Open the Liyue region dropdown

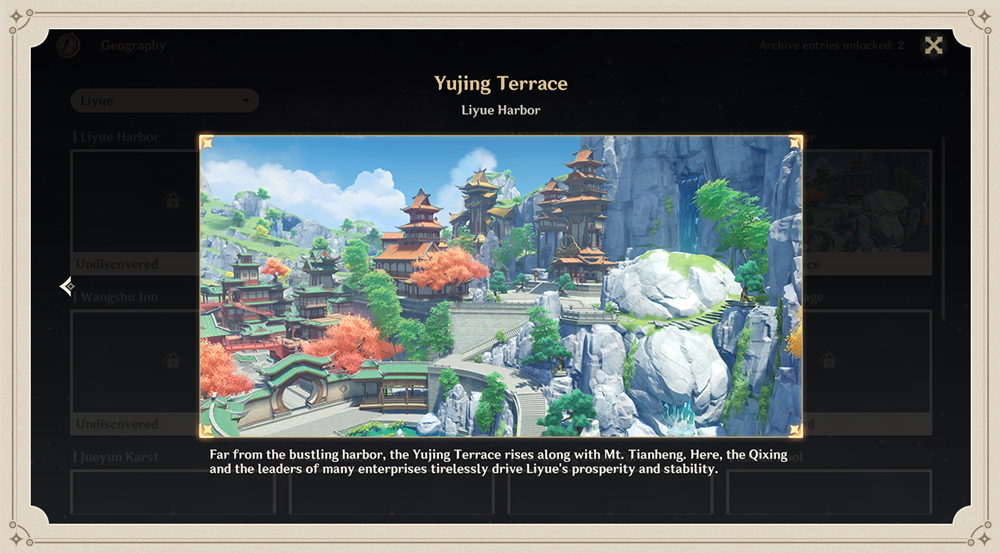point(164,101)
